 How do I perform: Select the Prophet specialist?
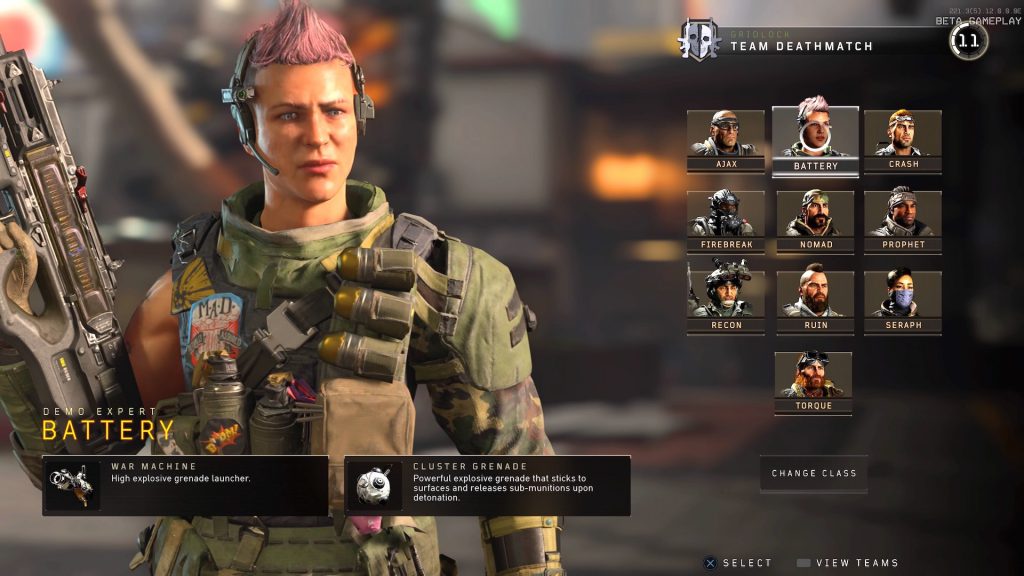(903, 220)
